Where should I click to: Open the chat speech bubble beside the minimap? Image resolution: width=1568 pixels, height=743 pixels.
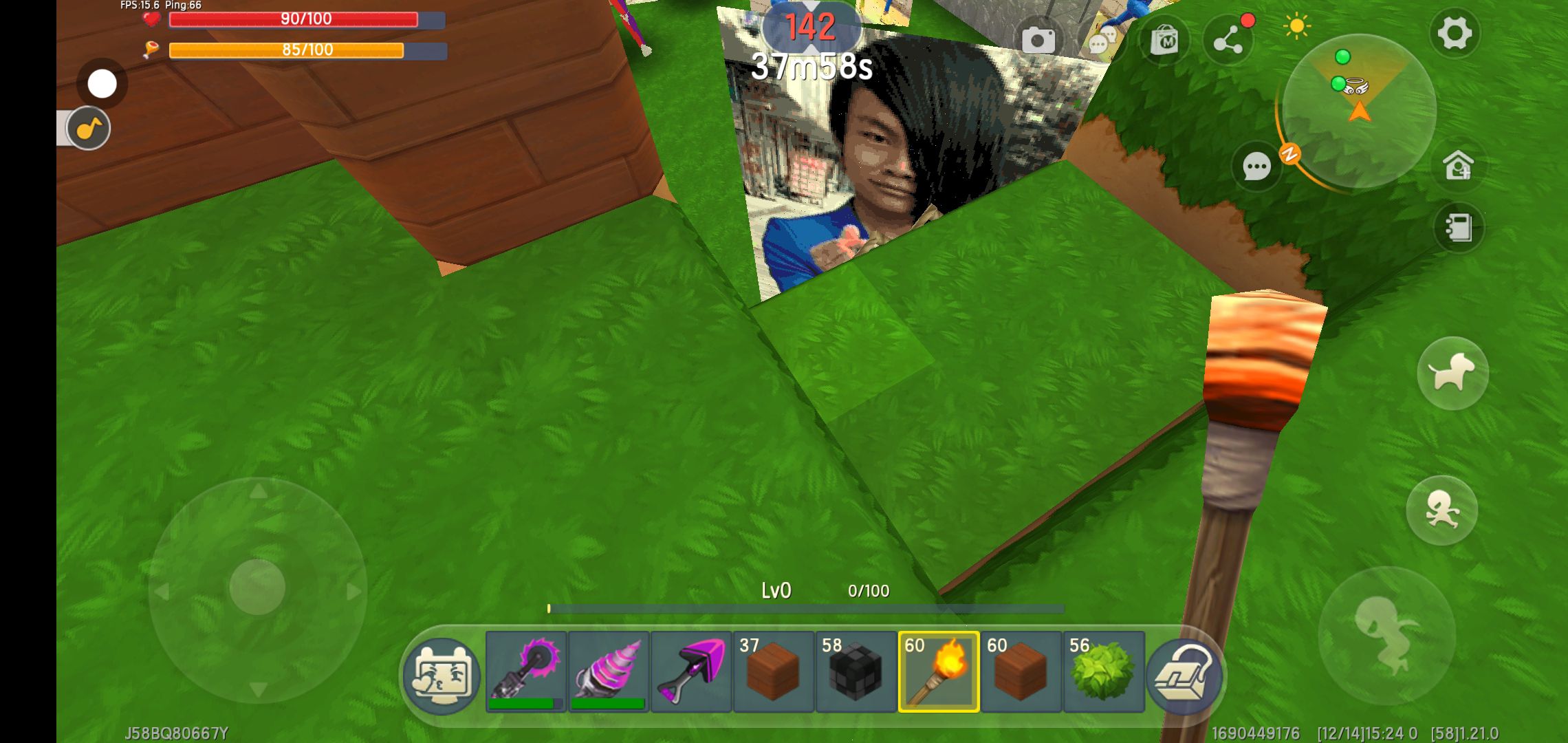(1256, 166)
